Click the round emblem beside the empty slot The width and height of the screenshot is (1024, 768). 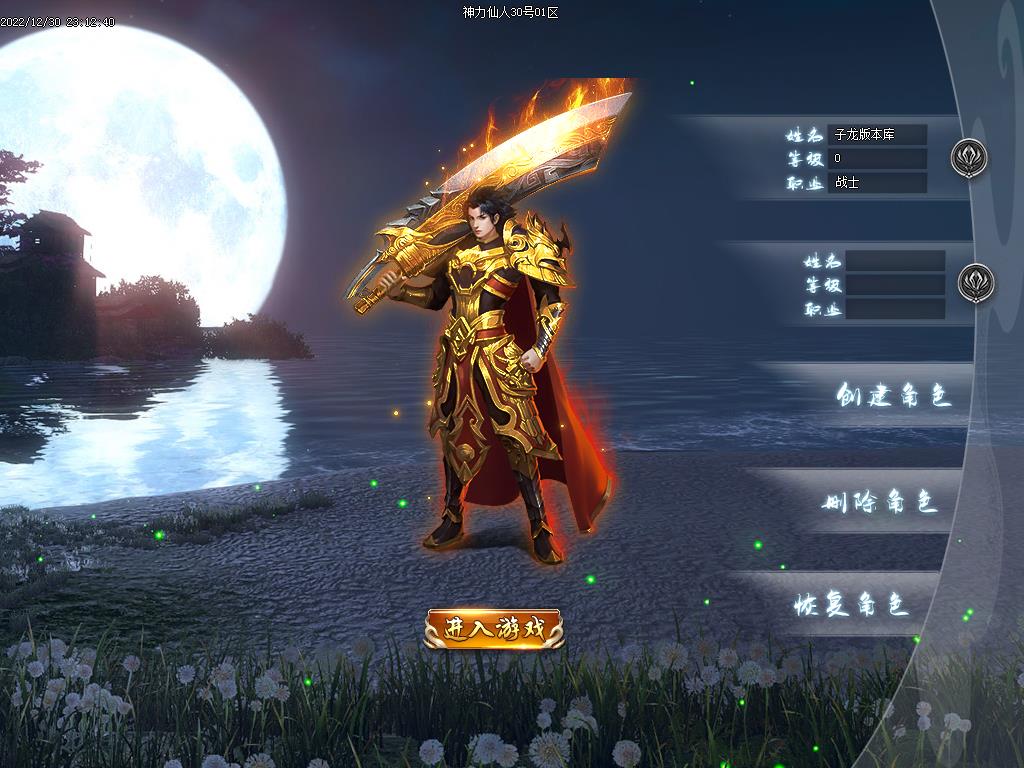pos(976,283)
